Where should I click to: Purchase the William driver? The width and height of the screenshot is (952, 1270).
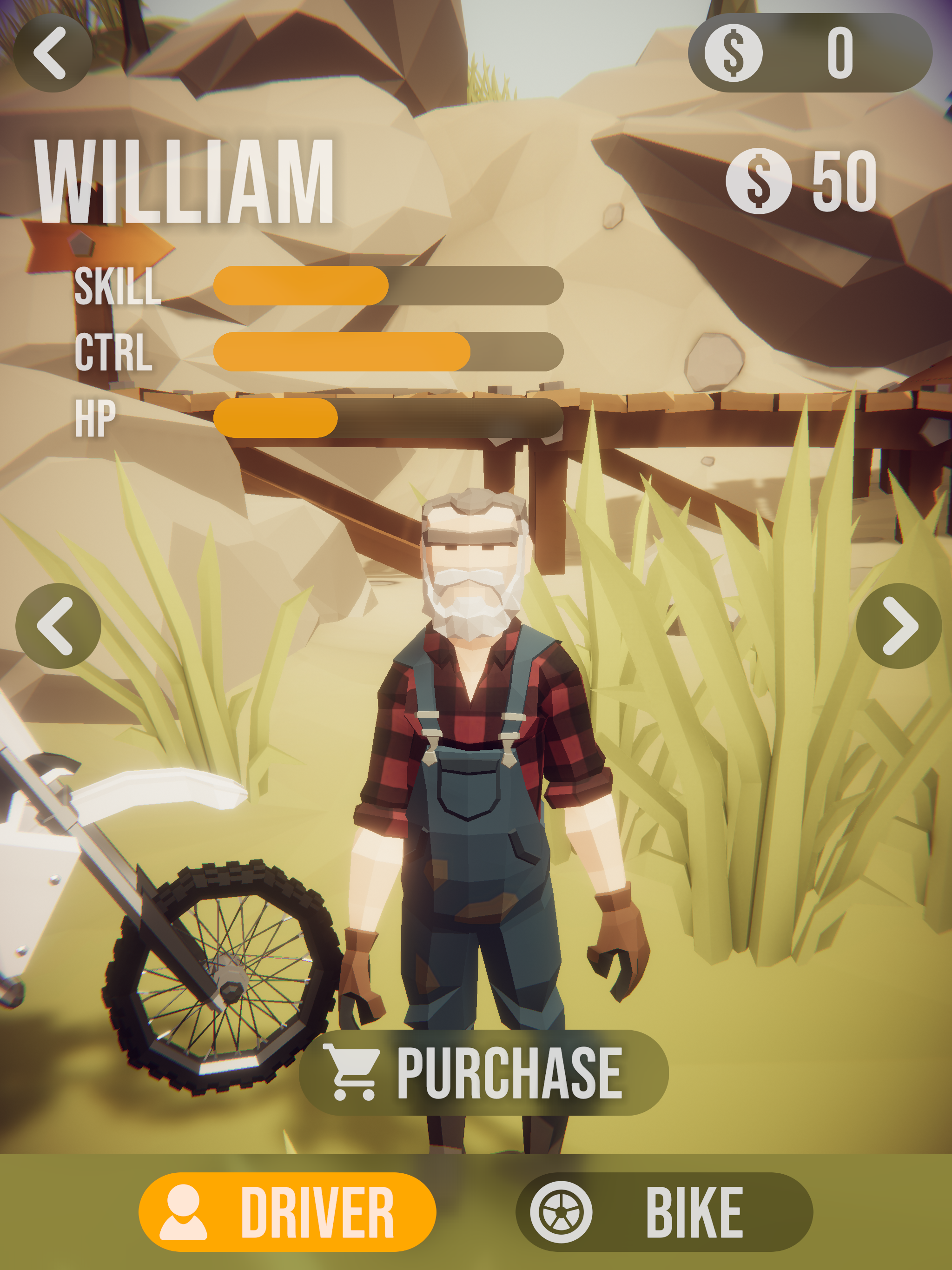483,1072
